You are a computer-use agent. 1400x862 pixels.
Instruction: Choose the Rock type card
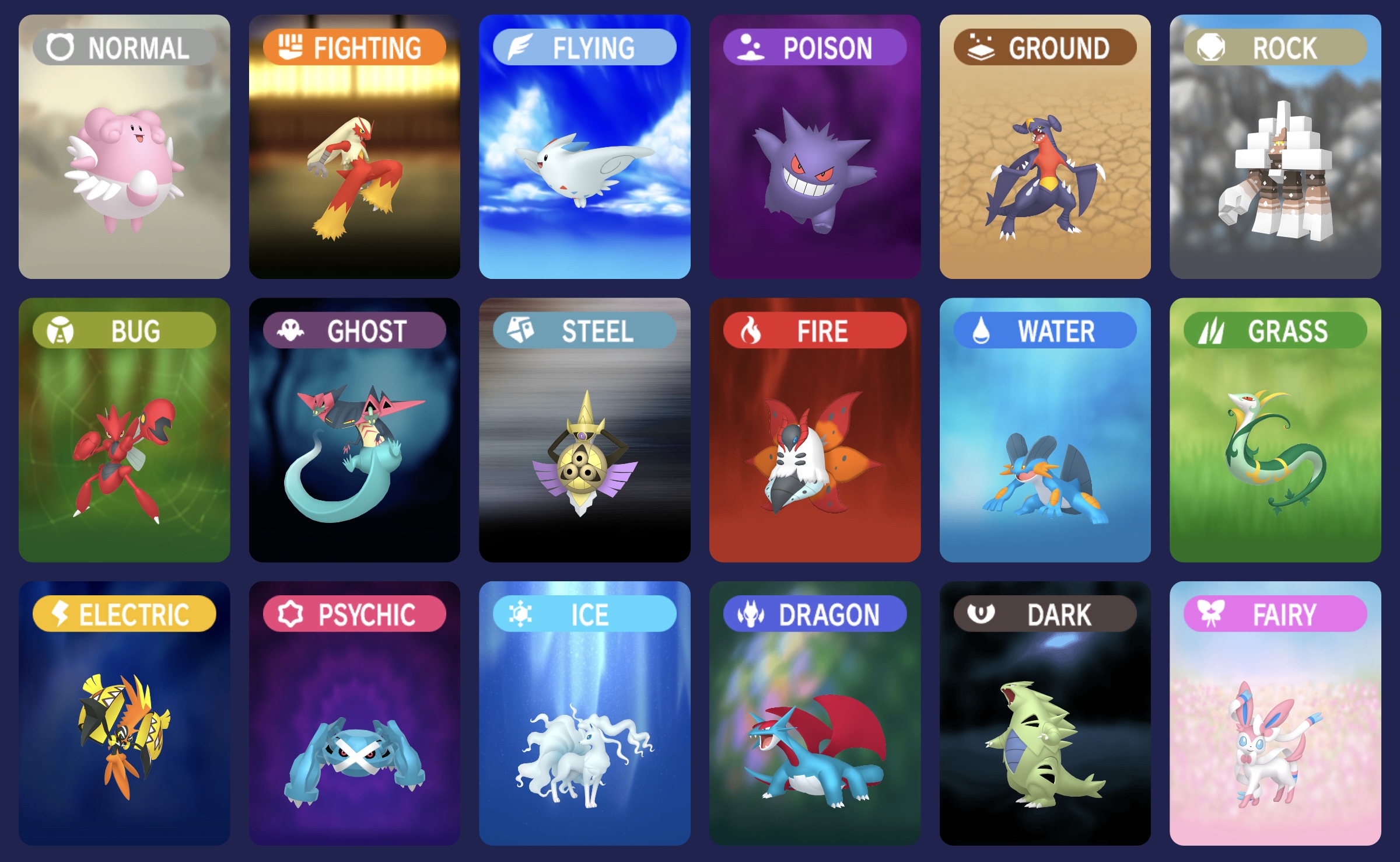click(1275, 146)
